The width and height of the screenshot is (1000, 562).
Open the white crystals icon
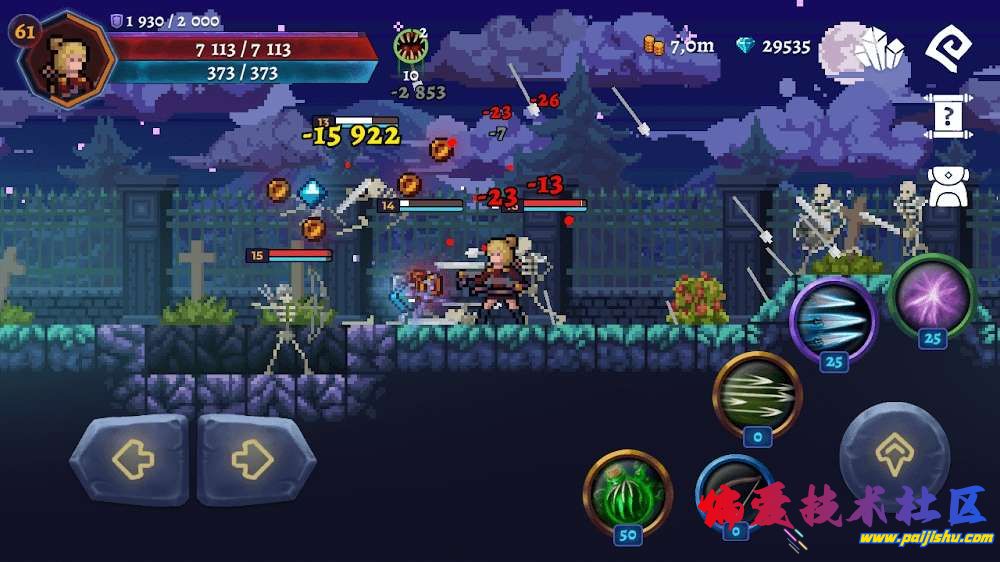coord(880,48)
